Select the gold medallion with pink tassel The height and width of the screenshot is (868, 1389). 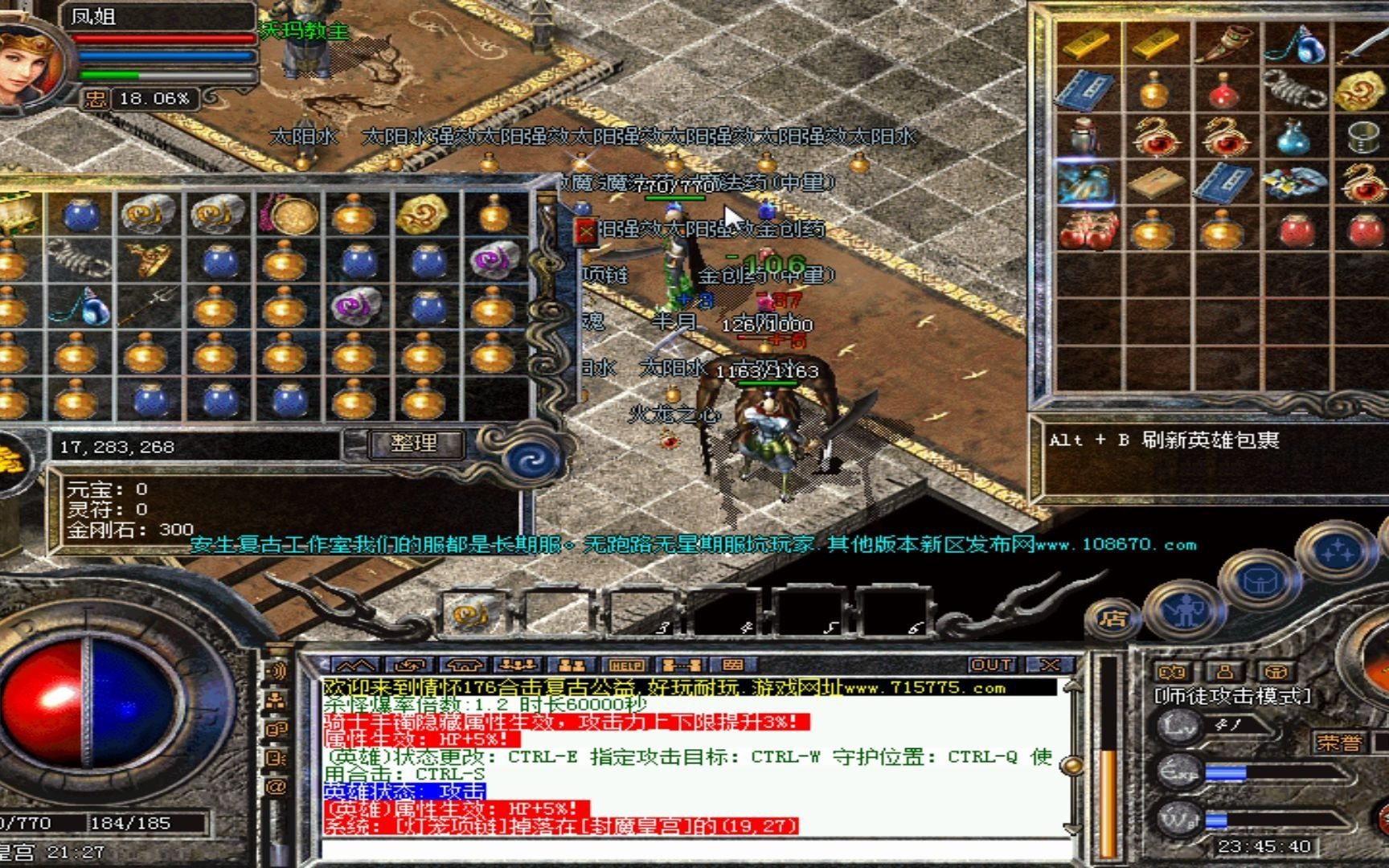(287, 214)
